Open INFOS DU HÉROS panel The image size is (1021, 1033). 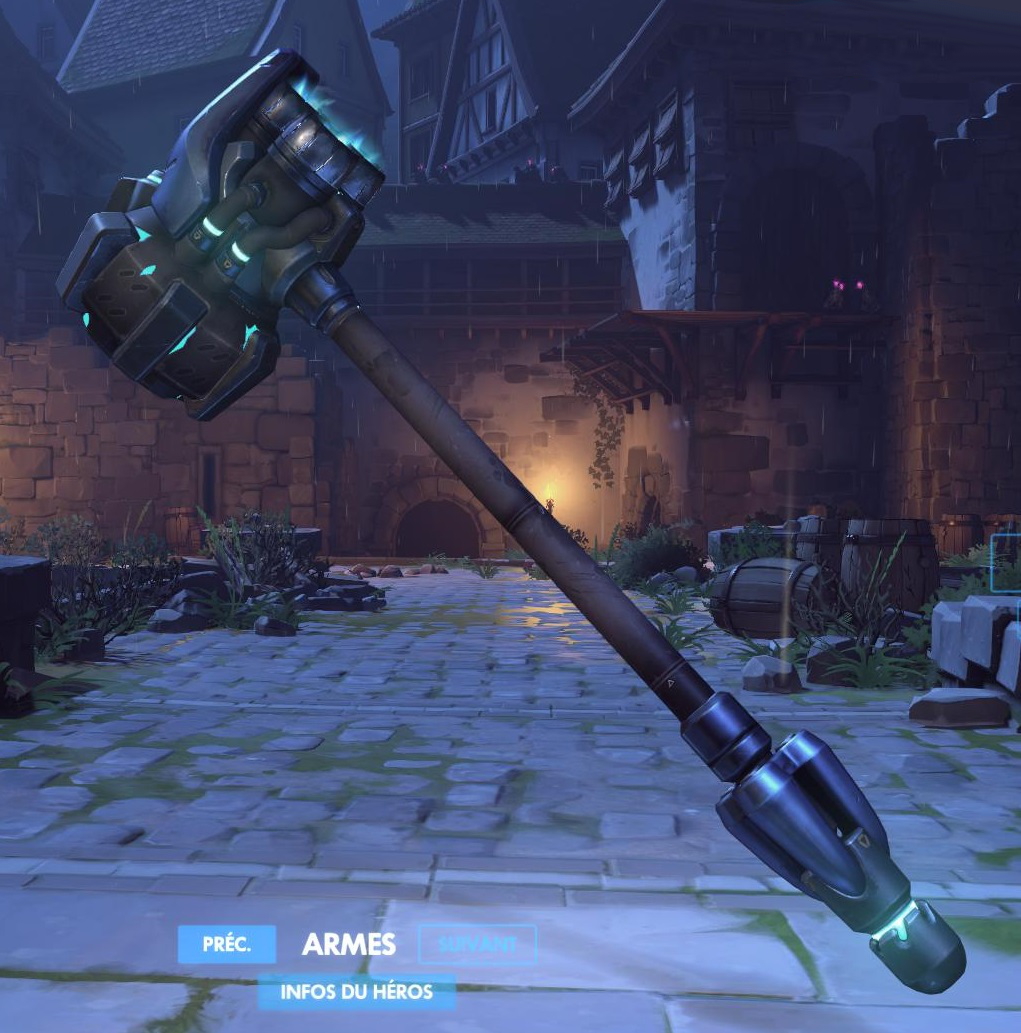point(356,992)
